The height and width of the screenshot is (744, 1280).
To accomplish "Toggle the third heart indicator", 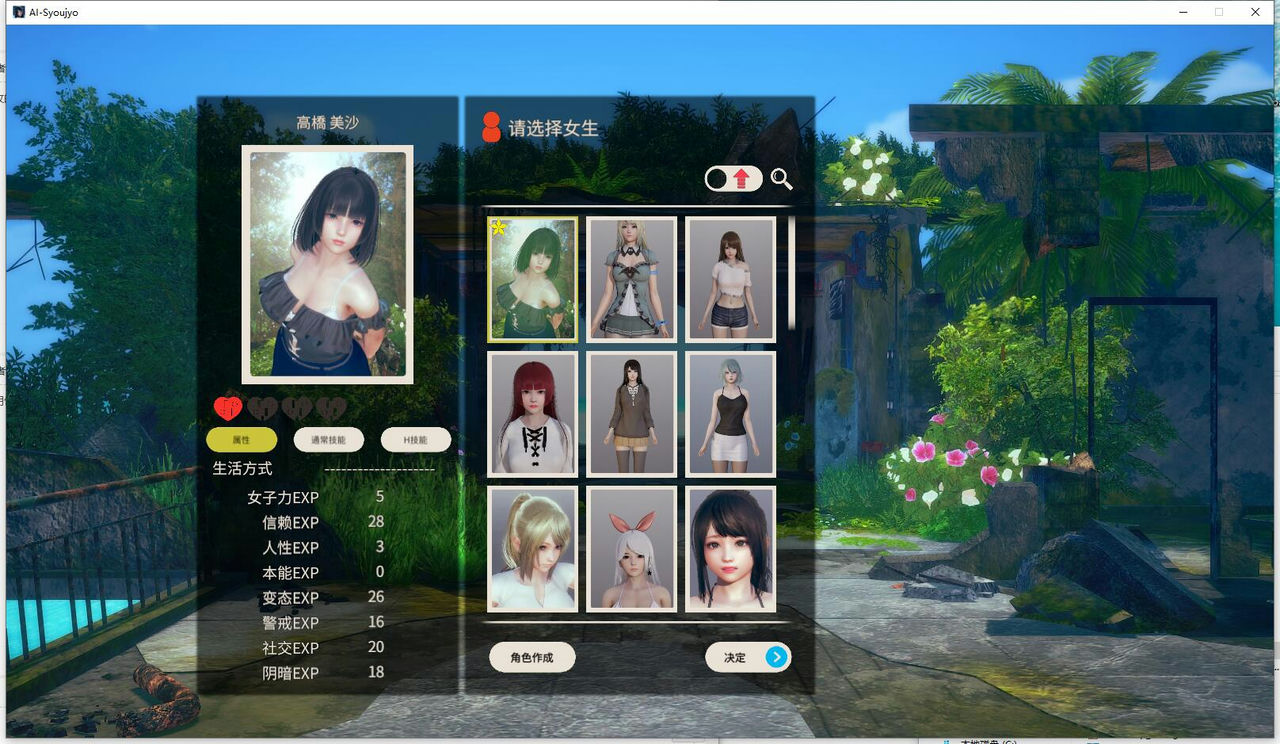I will tap(294, 407).
